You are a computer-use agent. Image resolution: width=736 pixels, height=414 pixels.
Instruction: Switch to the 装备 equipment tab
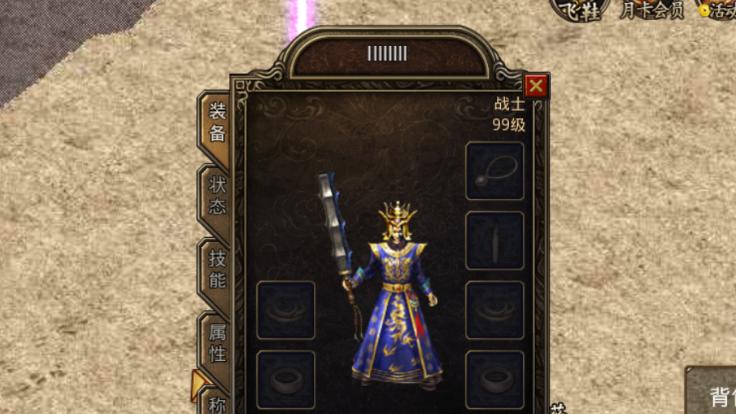tap(217, 123)
